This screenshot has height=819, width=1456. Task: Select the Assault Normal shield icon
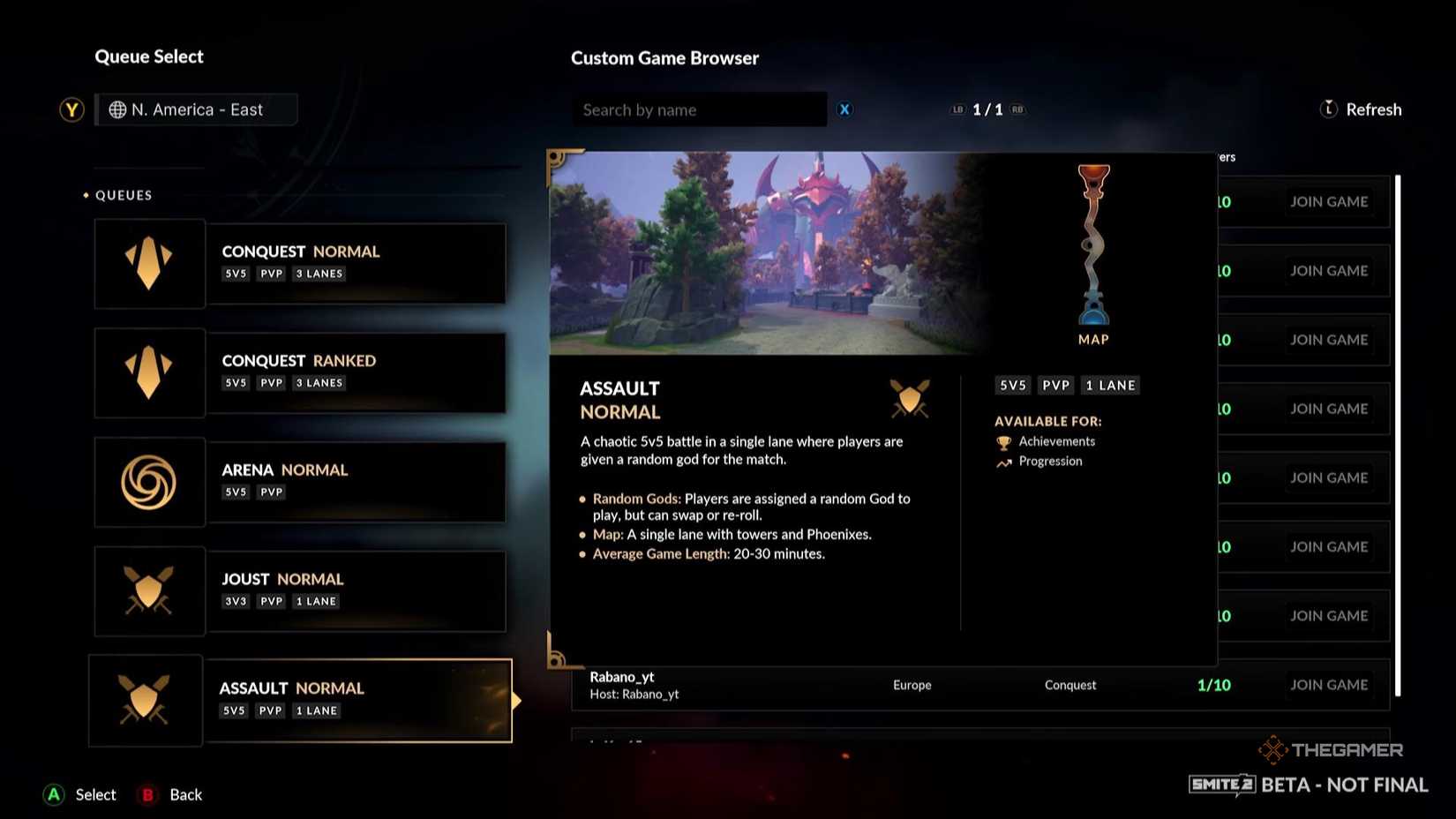pos(146,700)
